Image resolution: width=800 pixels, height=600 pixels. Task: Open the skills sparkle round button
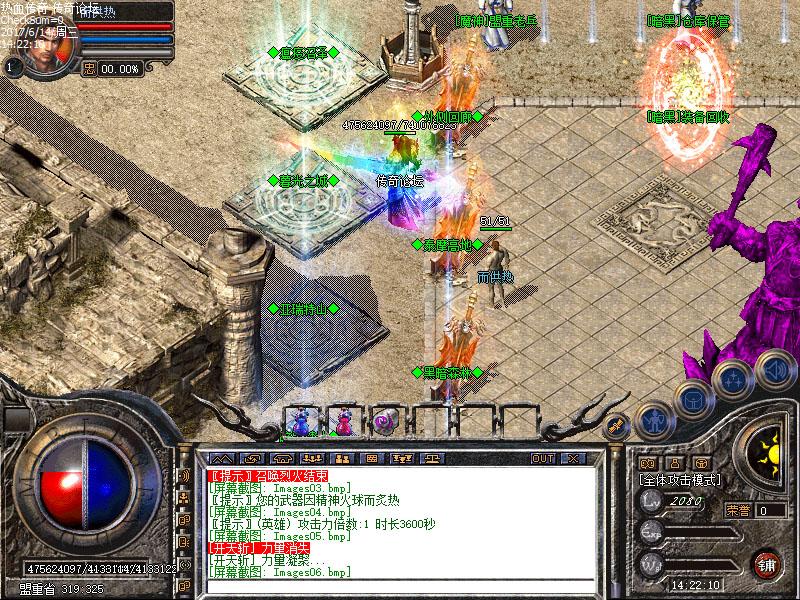click(735, 382)
